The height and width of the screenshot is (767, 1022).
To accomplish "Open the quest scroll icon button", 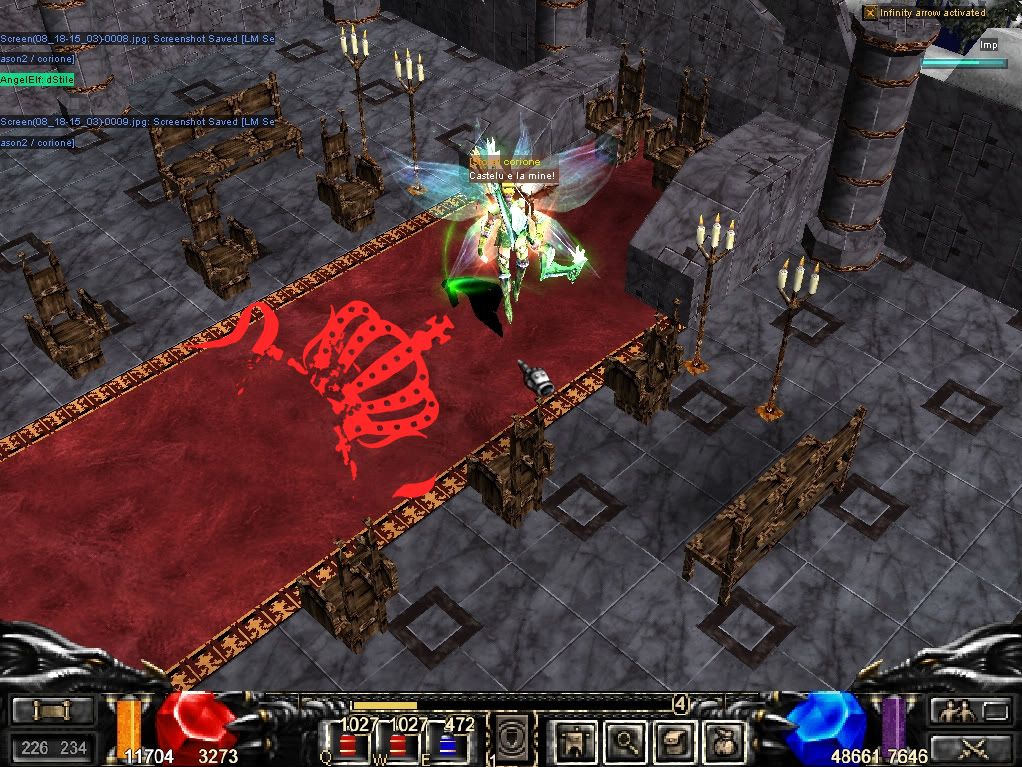I will 673,741.
